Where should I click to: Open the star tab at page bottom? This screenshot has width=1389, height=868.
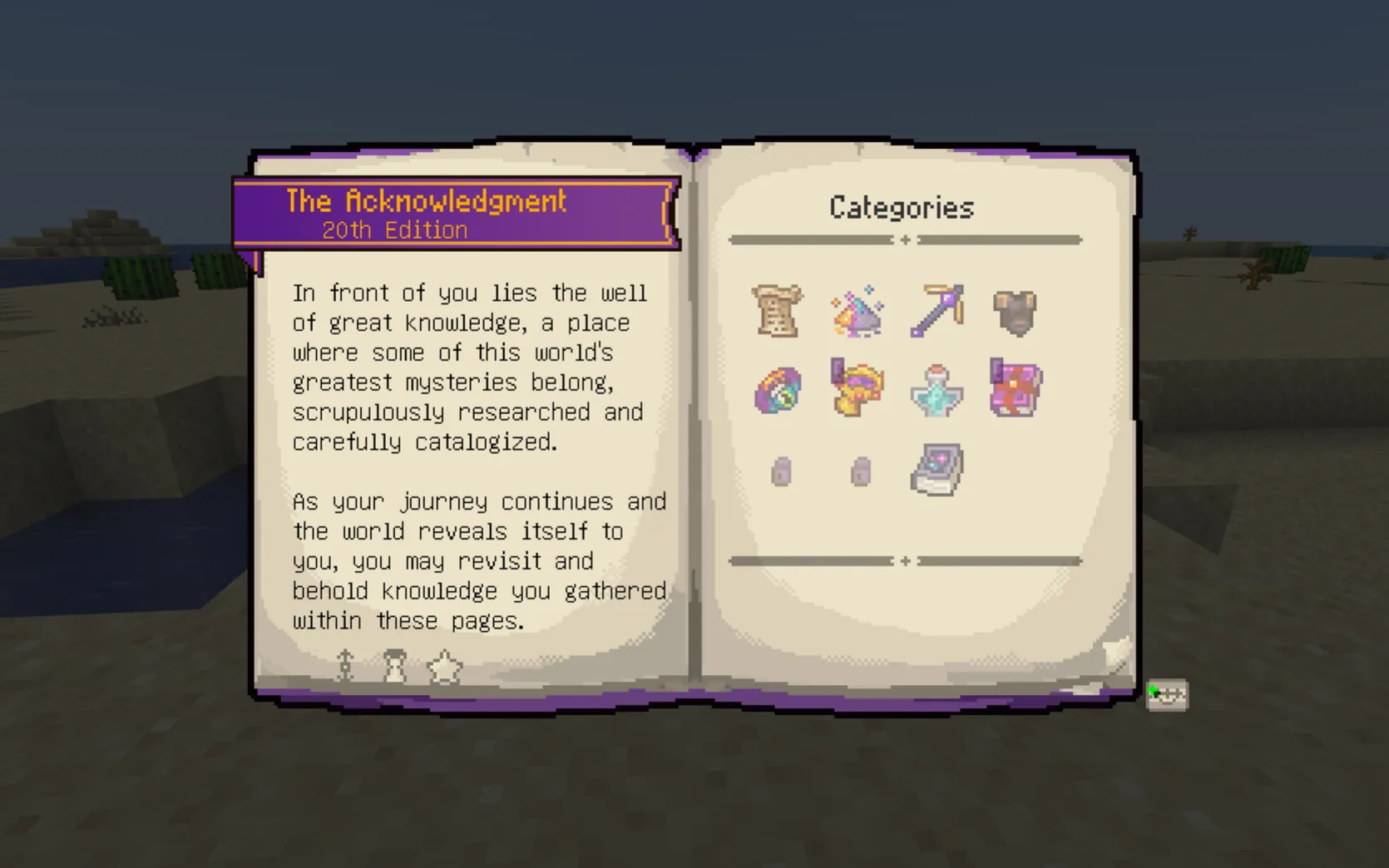[x=445, y=666]
